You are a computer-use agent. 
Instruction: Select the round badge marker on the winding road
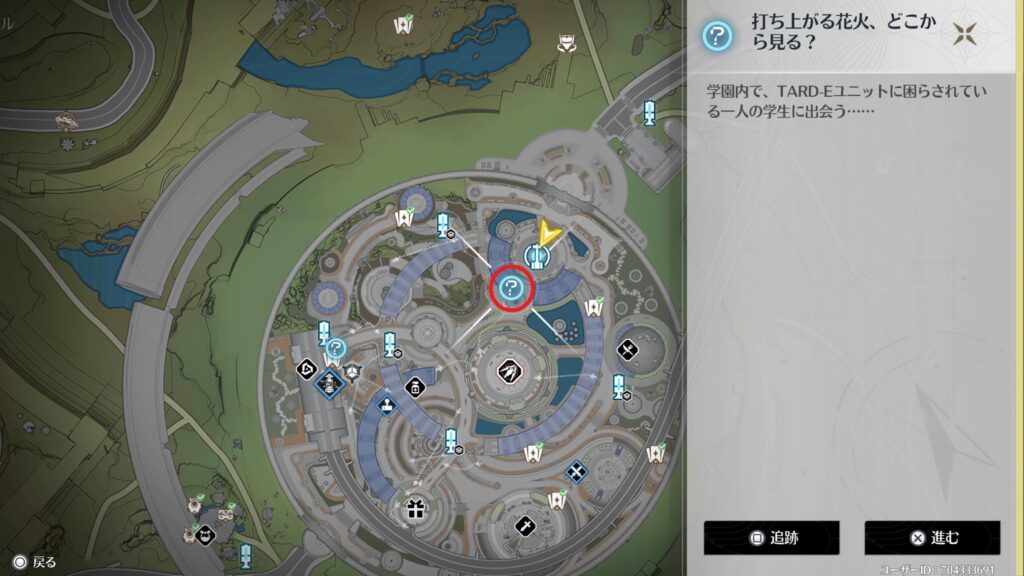click(68, 121)
